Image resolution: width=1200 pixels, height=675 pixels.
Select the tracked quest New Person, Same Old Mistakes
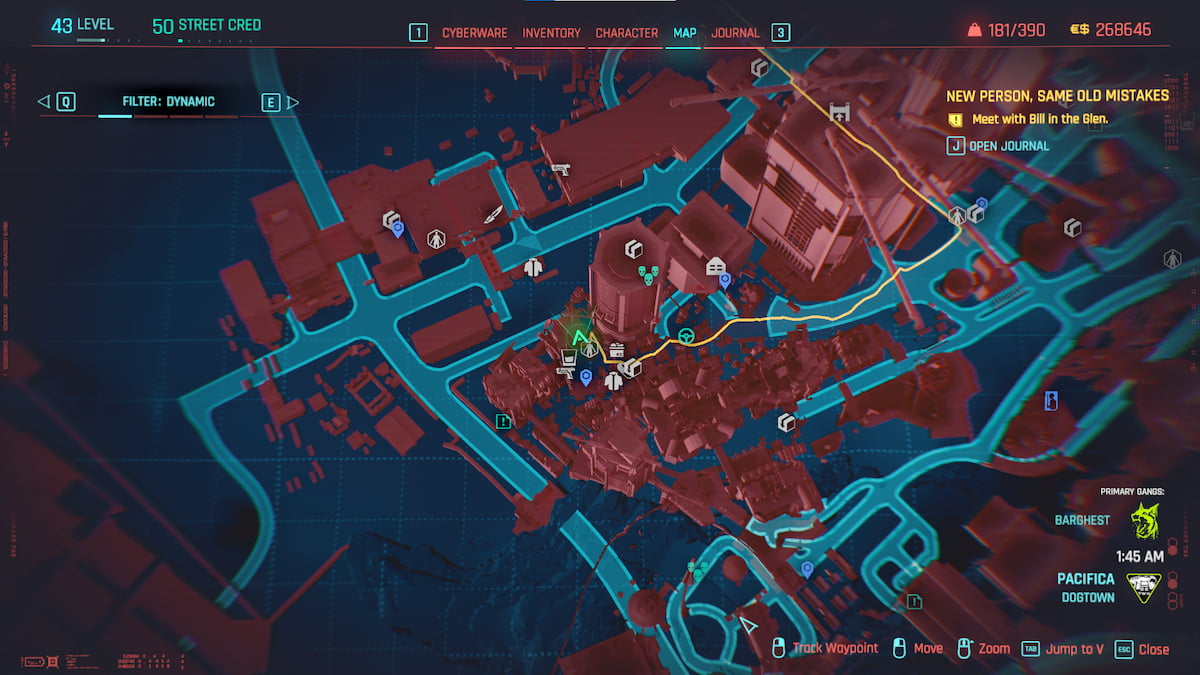click(1057, 96)
